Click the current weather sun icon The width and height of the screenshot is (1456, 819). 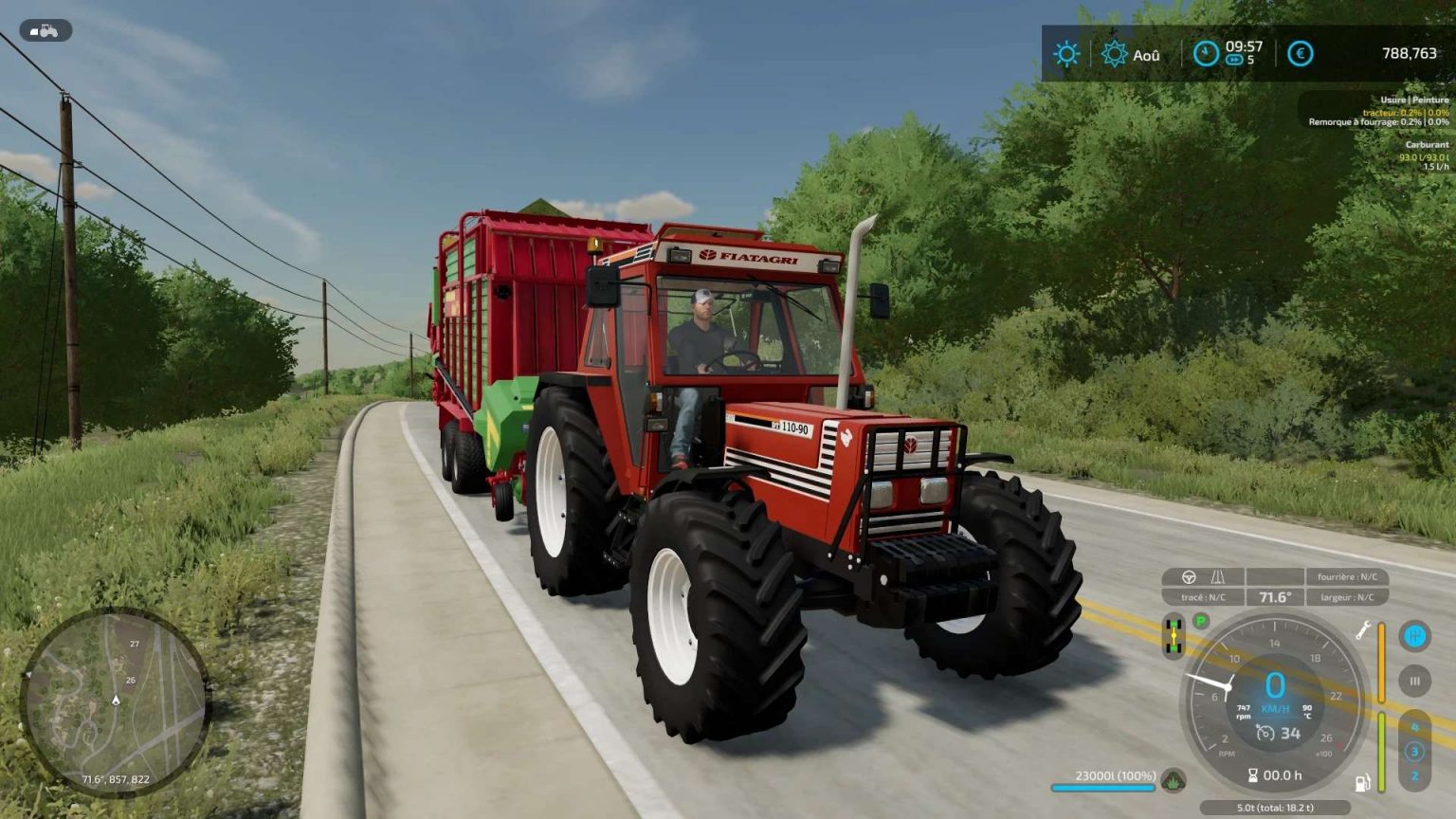click(1067, 53)
